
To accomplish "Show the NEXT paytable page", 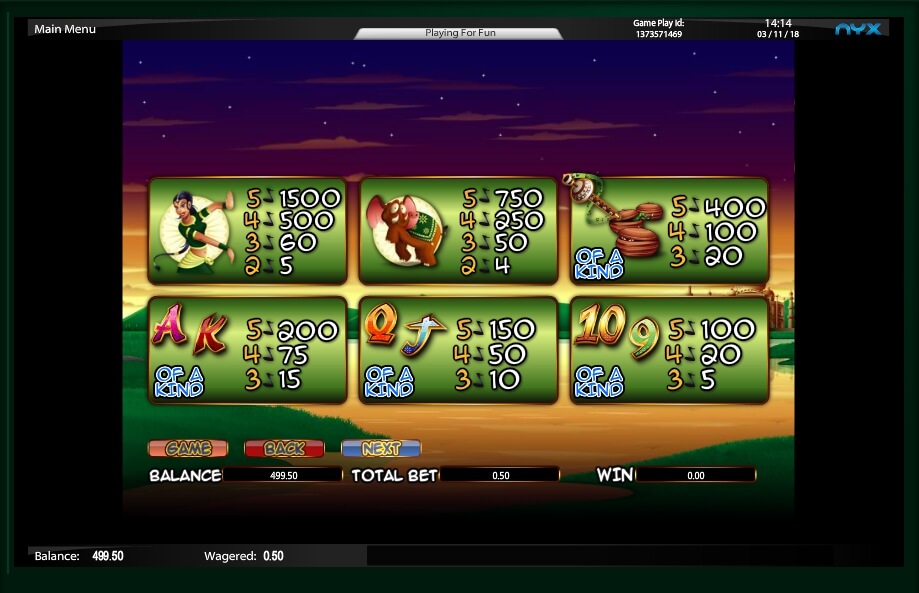I will click(x=380, y=449).
